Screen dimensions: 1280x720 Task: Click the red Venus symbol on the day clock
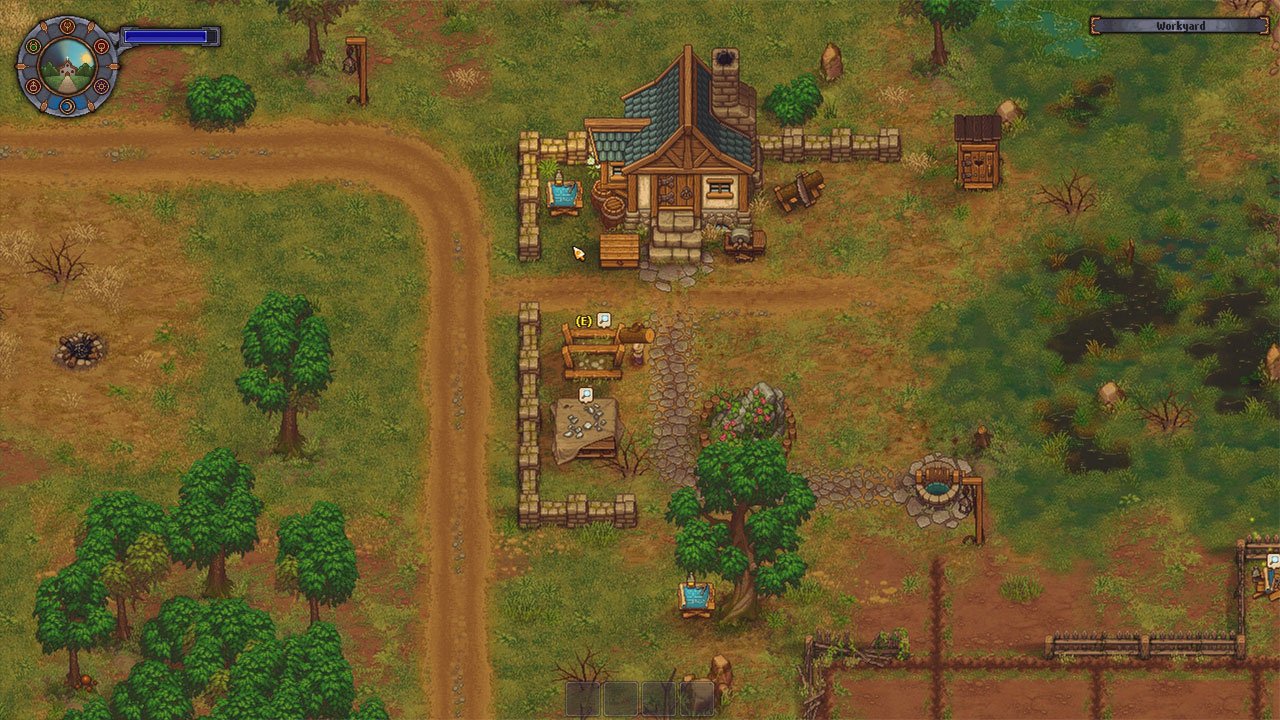[x=102, y=48]
